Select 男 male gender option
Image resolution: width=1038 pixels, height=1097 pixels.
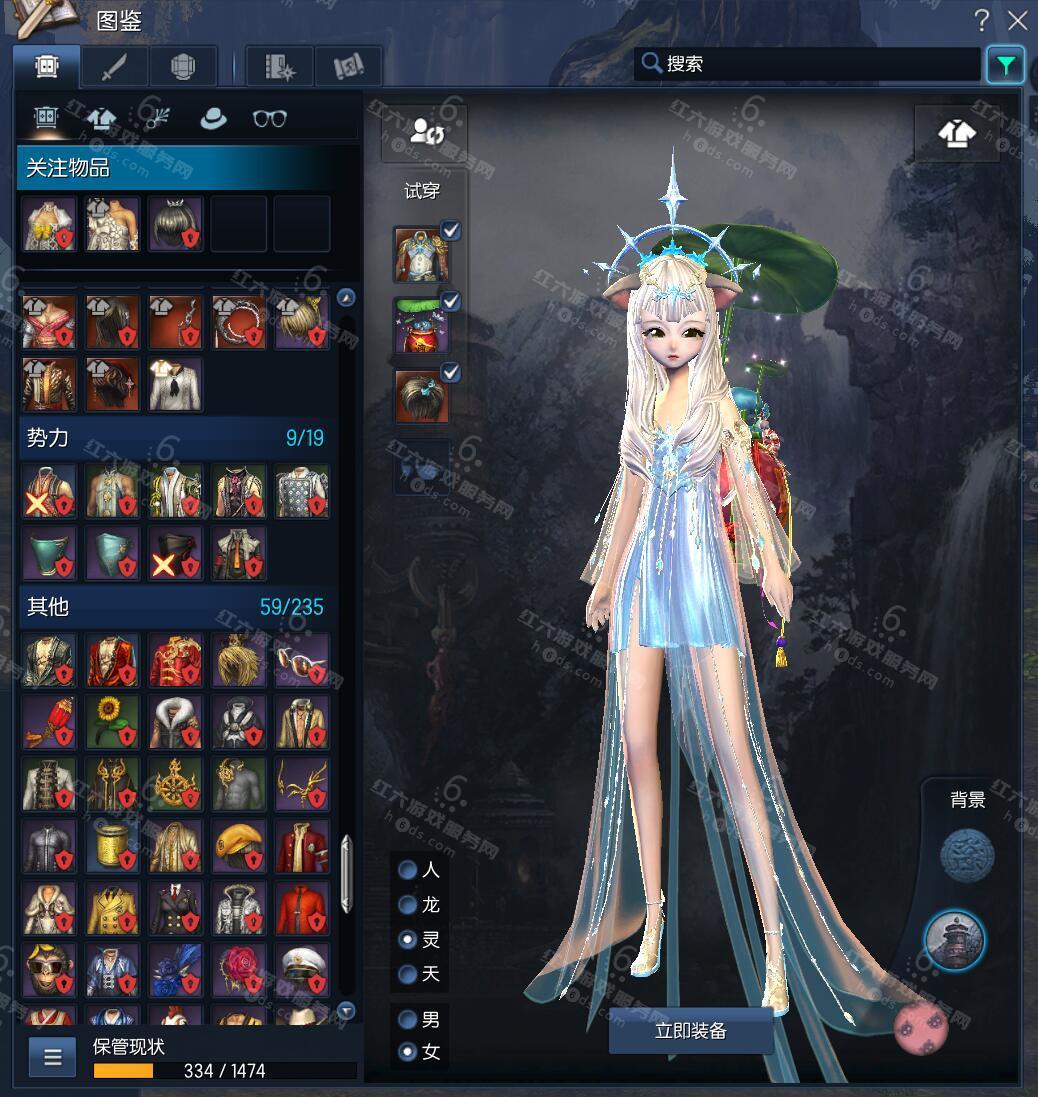408,1020
